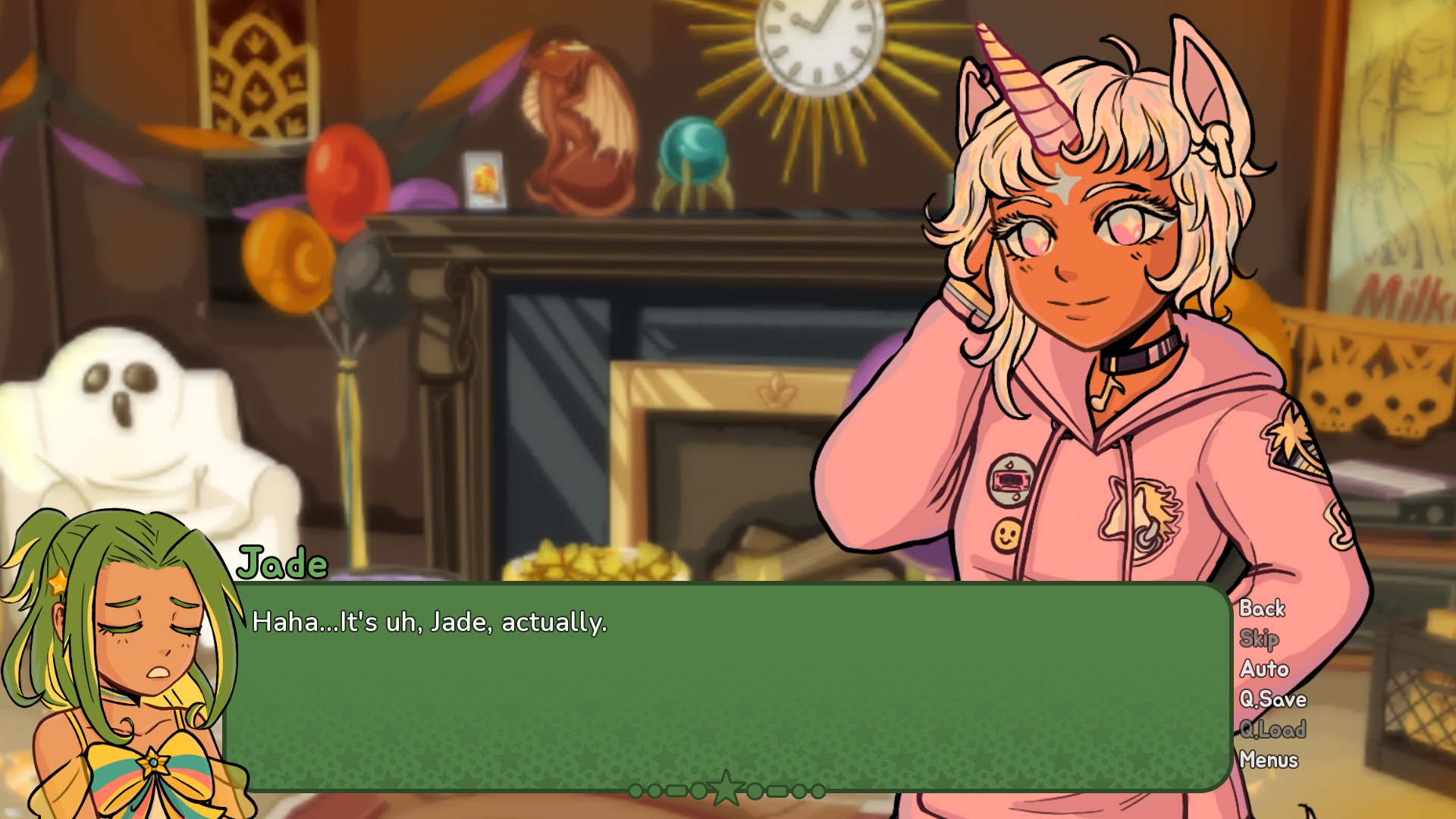The width and height of the screenshot is (1456, 819).
Task: Enable Skip mode in the quick menu
Action: point(1259,639)
